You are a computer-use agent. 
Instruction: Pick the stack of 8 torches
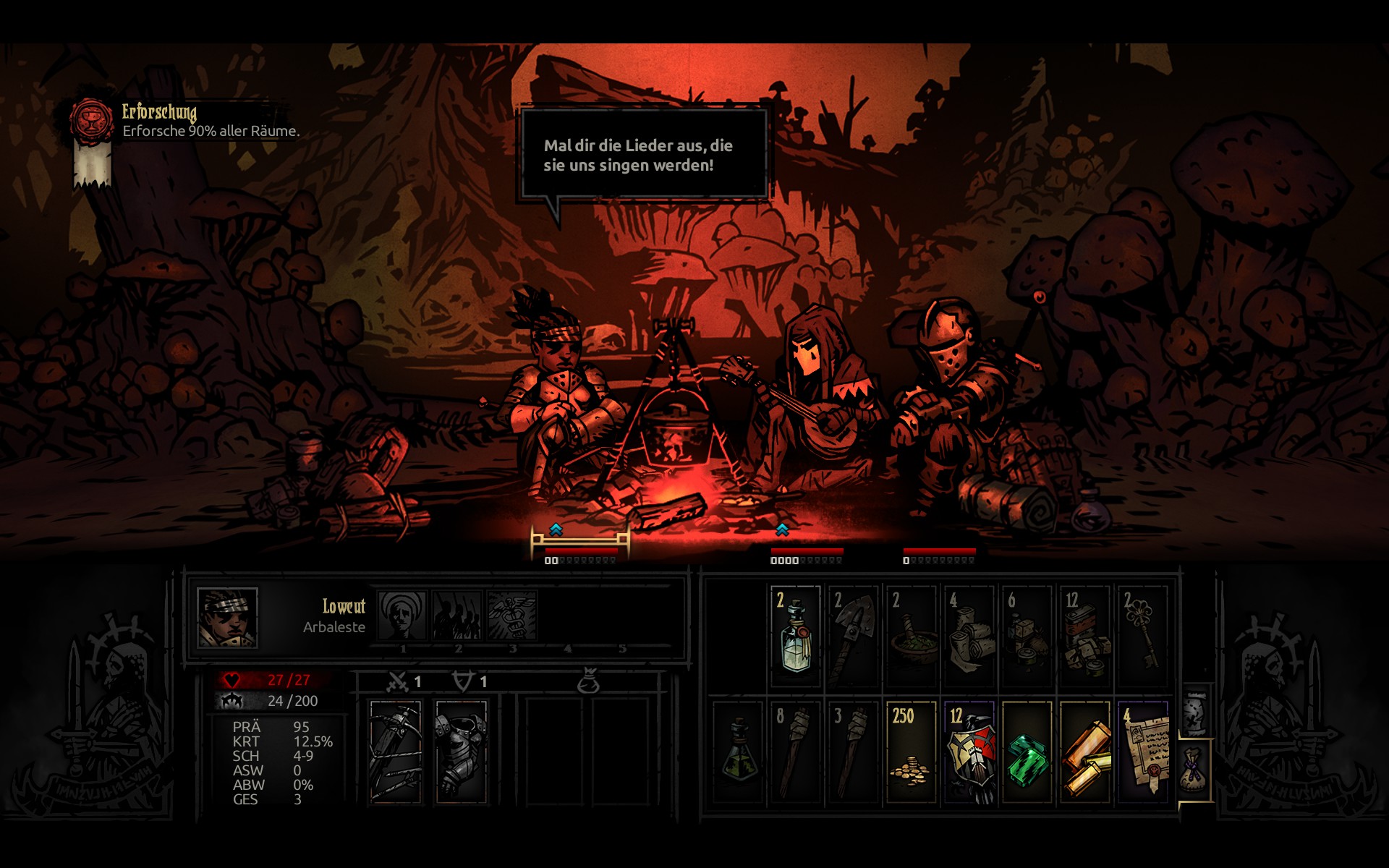coord(795,752)
